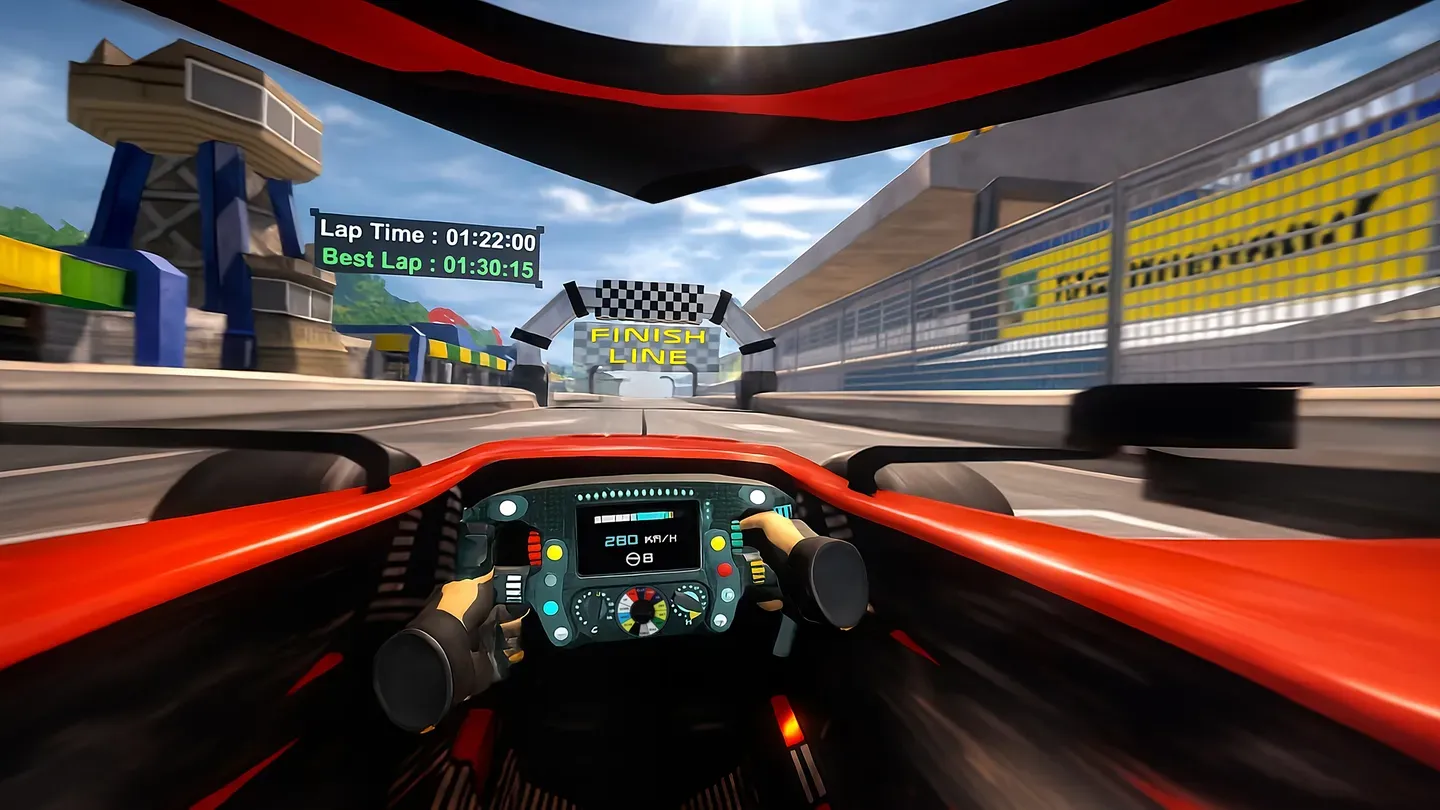1440x810 pixels.
Task: Click the red button on the right grip
Action: [724, 568]
